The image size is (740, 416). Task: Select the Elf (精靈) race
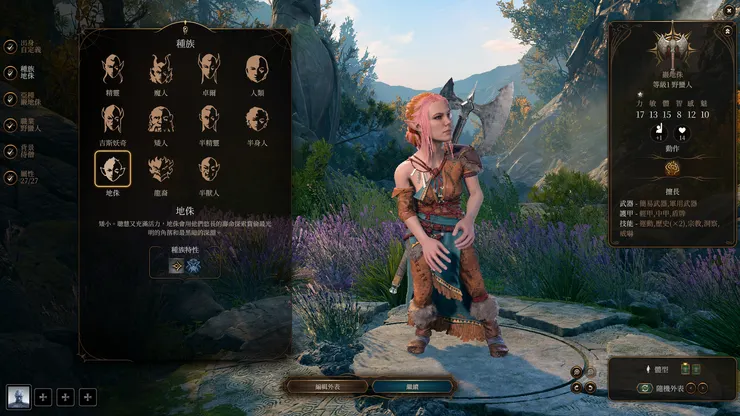[x=113, y=69]
